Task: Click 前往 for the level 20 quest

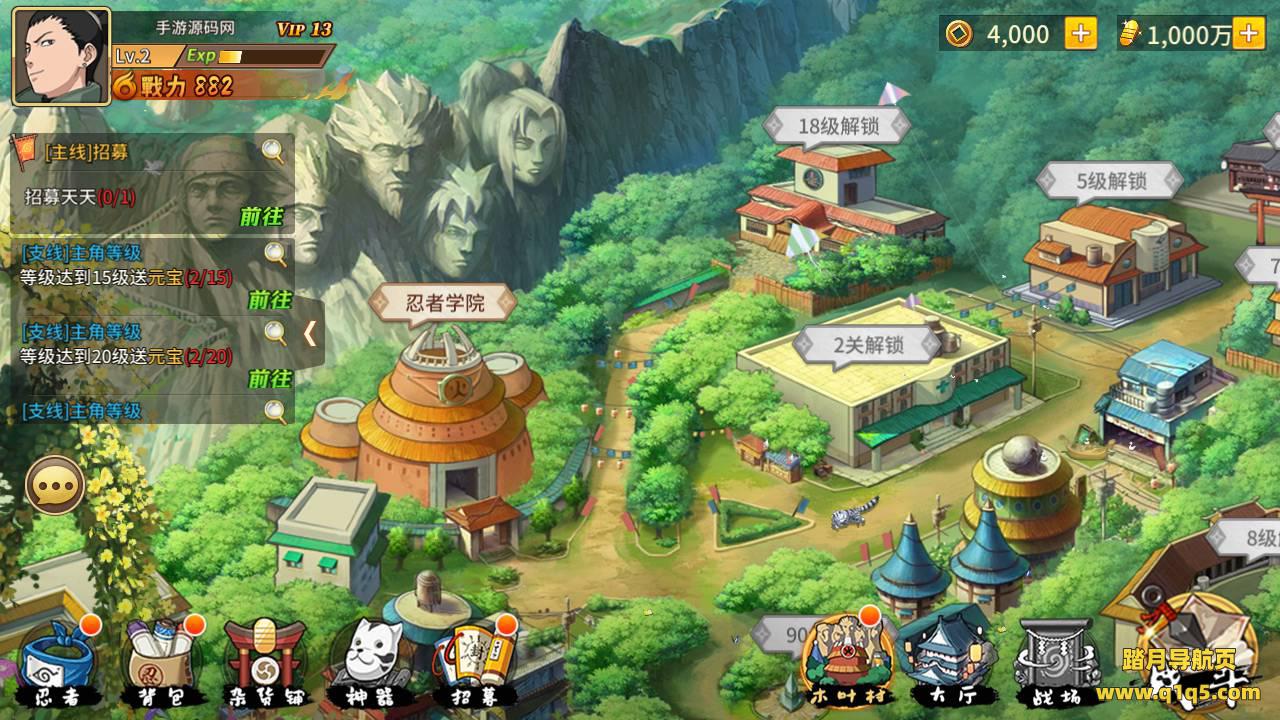Action: pos(269,378)
